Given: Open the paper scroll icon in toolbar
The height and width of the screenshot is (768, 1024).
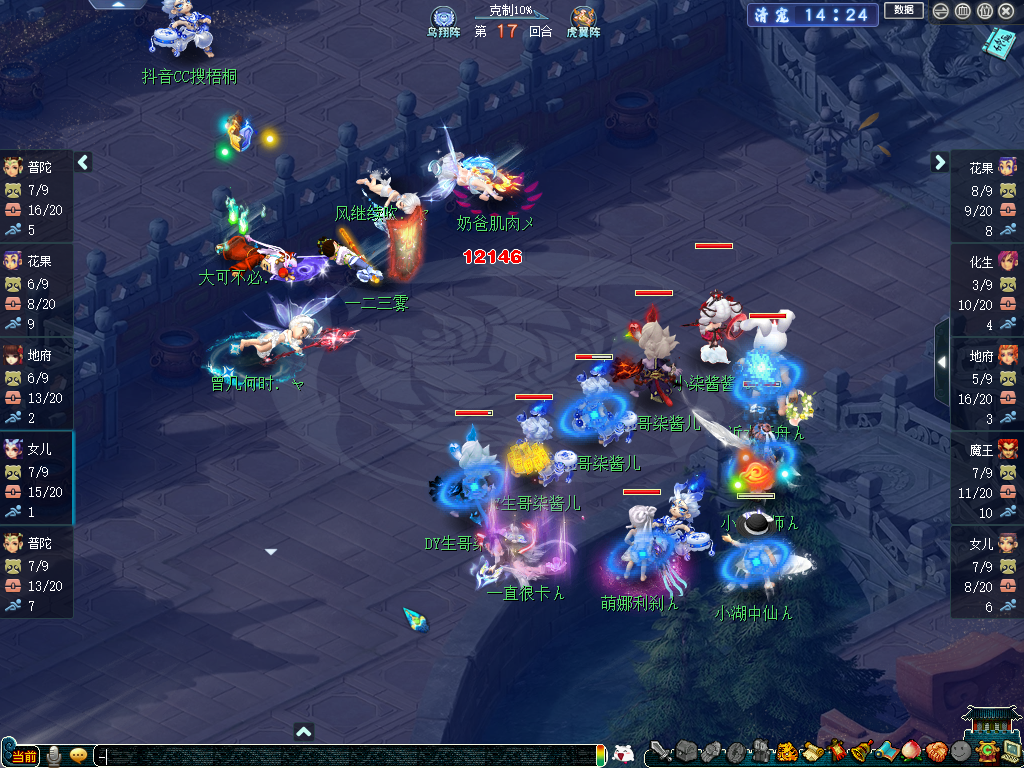Looking at the screenshot, I should [811, 751].
